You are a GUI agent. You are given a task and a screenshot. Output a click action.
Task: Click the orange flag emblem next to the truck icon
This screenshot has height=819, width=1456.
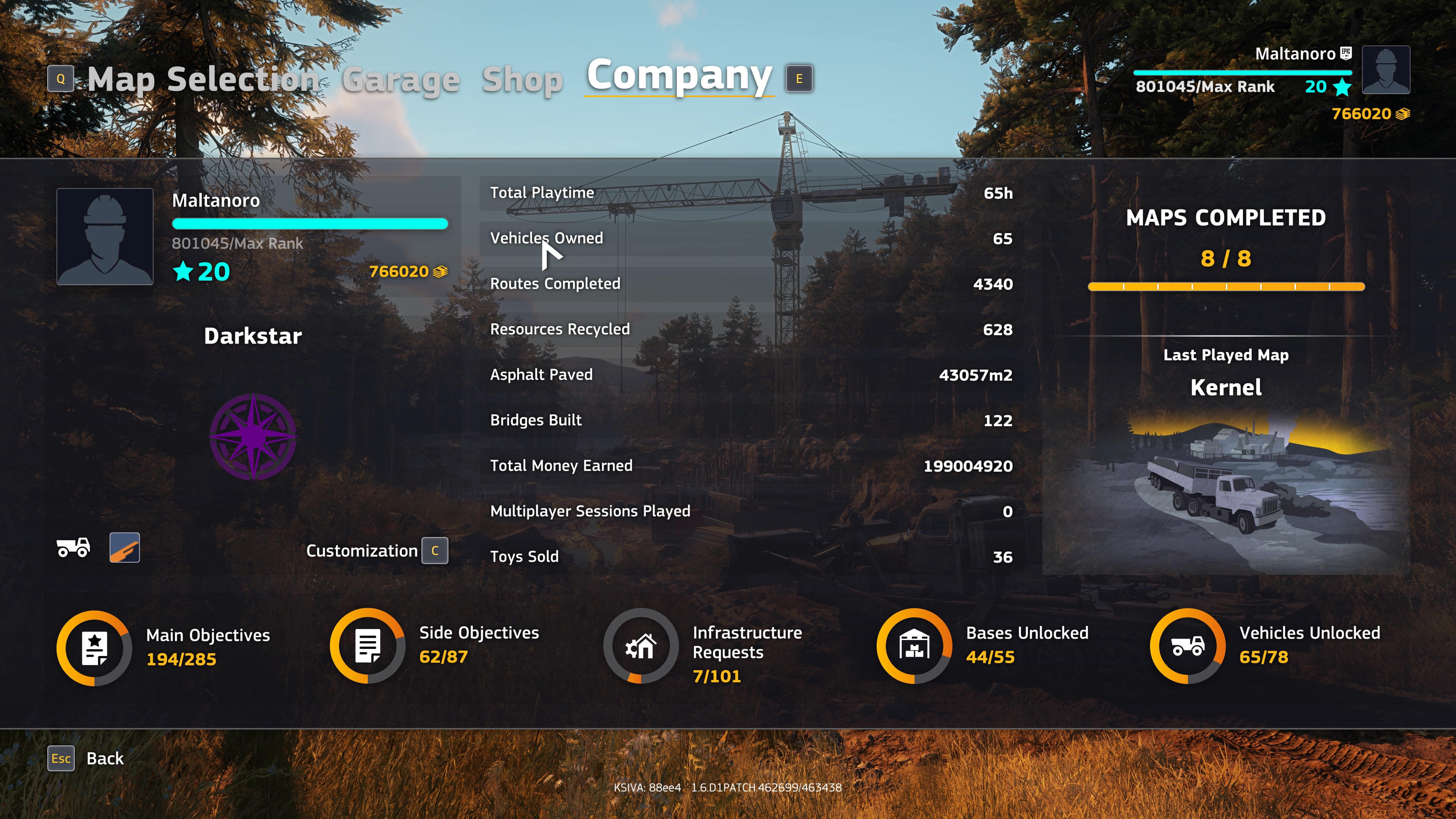point(124,548)
